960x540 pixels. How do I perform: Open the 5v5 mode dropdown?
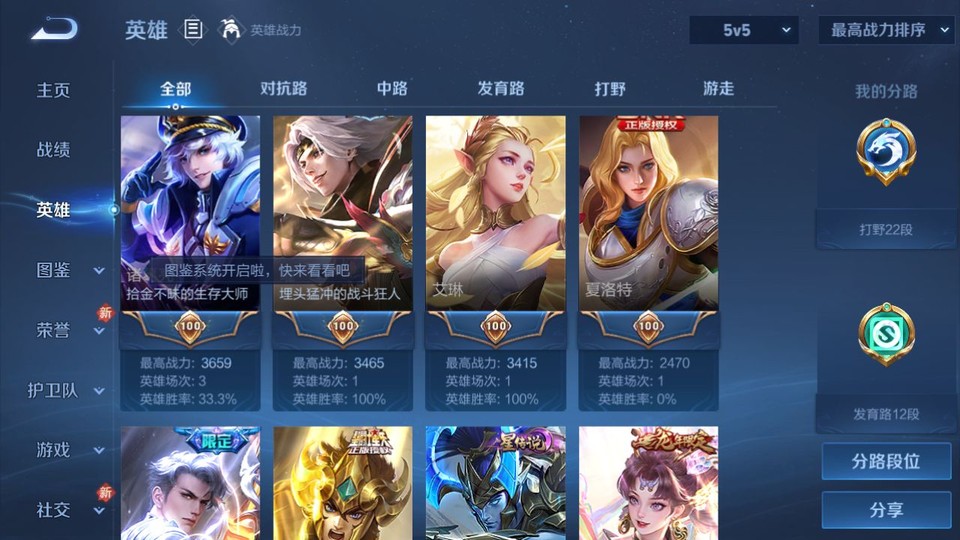pos(744,30)
